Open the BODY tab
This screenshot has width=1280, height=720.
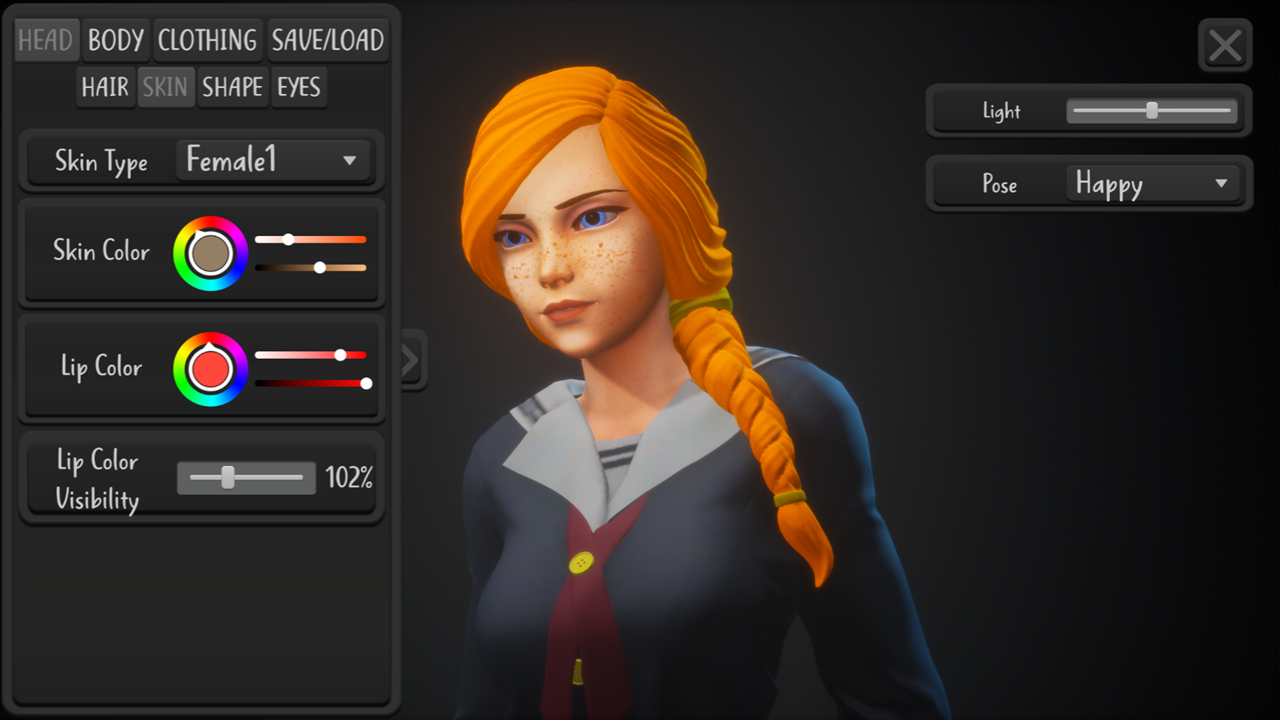[116, 41]
